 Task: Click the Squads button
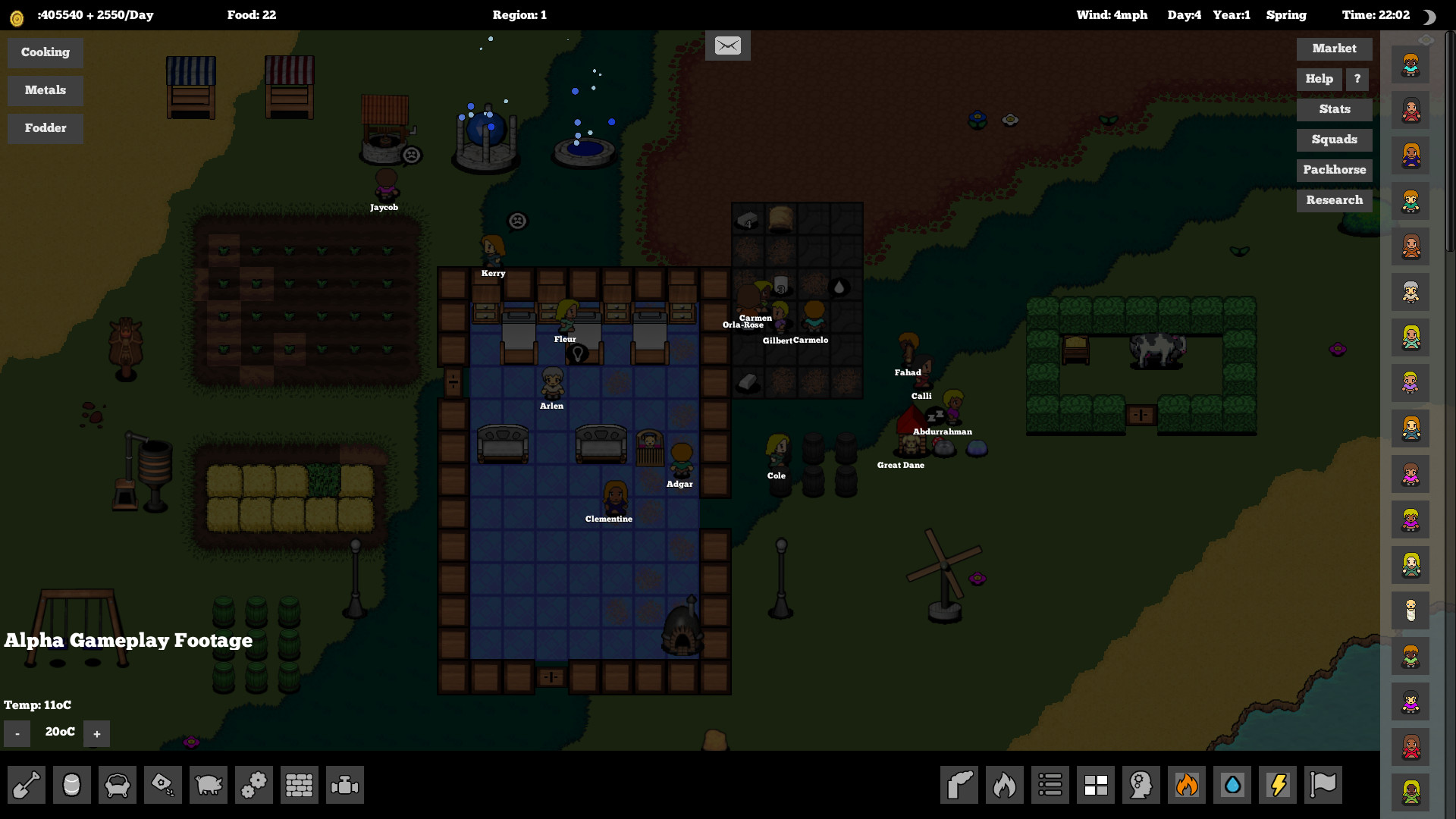coord(1334,140)
